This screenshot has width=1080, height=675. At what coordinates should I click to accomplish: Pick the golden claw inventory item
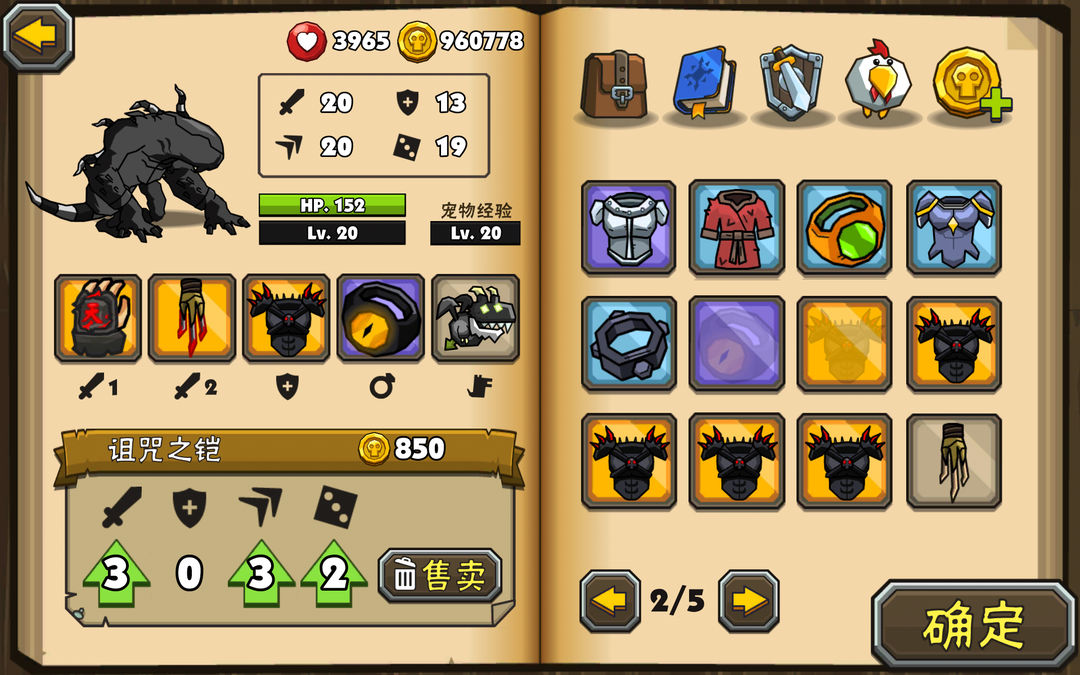953,460
